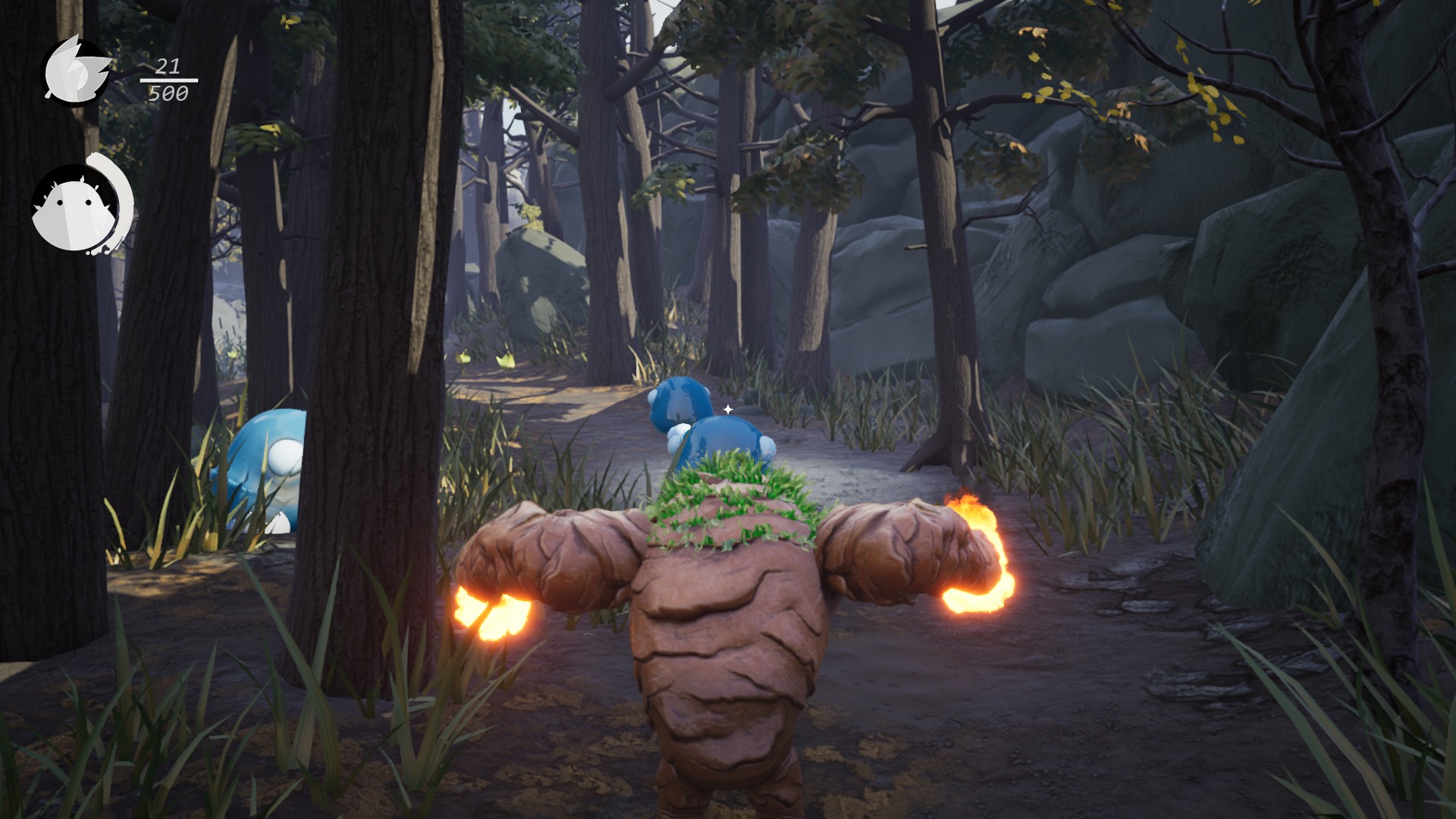Click the white leaf collectible icon

[74, 71]
